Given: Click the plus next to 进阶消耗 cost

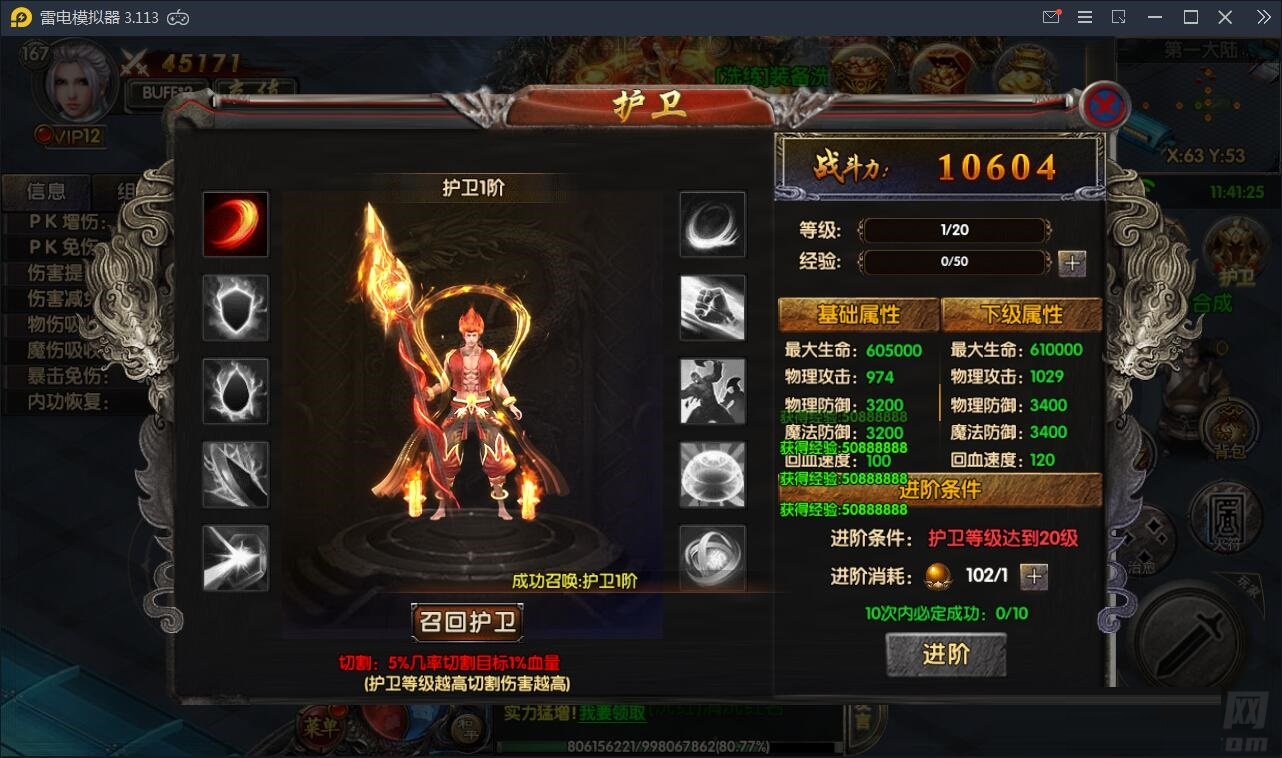Looking at the screenshot, I should pyautogui.click(x=1034, y=577).
